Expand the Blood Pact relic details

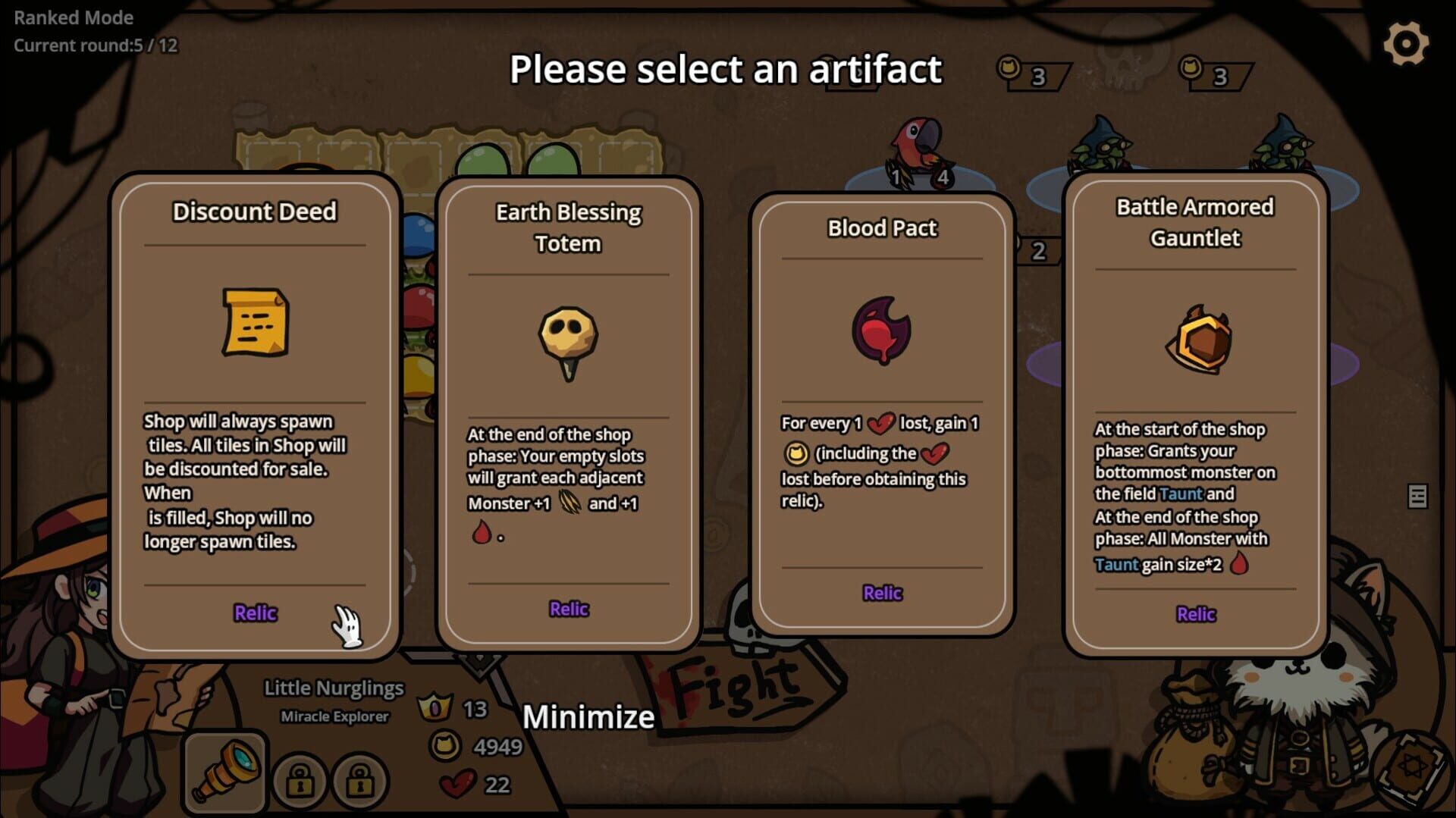tap(882, 592)
